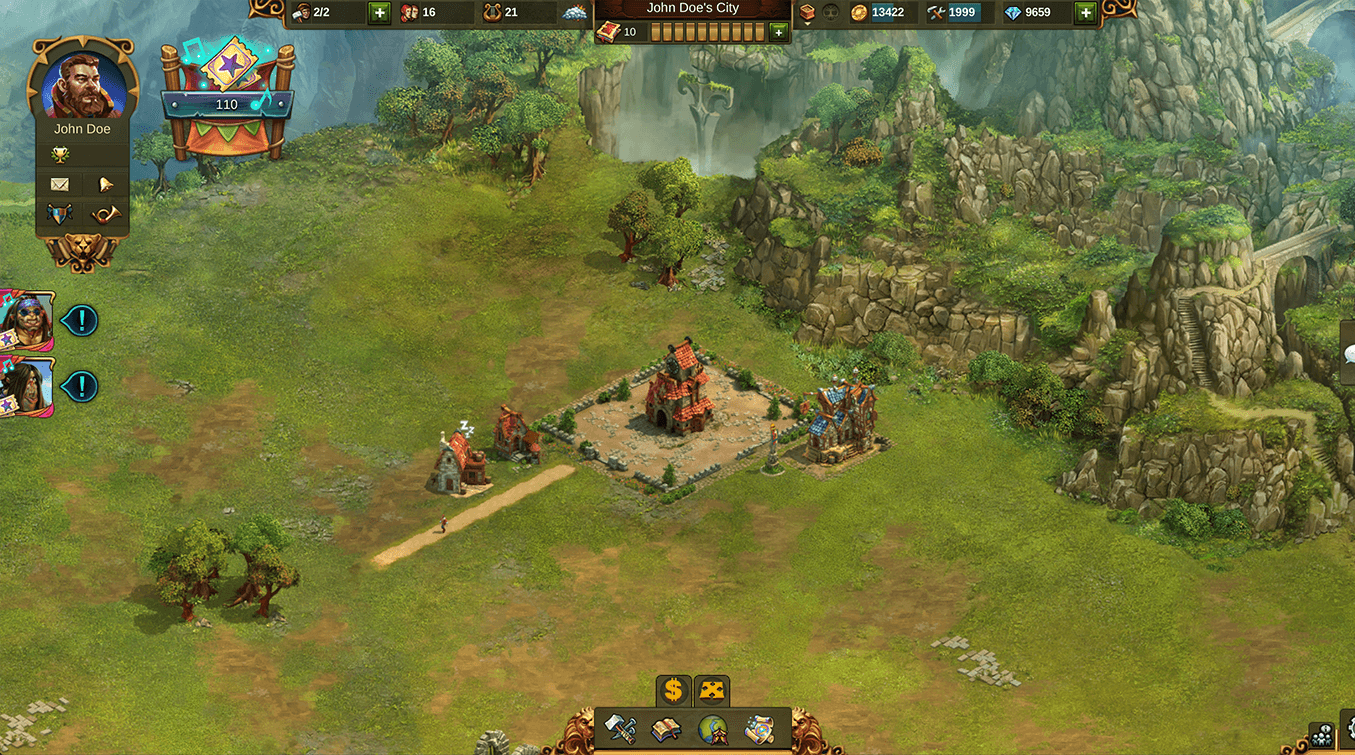Open the John Doe player portrait

point(83,83)
